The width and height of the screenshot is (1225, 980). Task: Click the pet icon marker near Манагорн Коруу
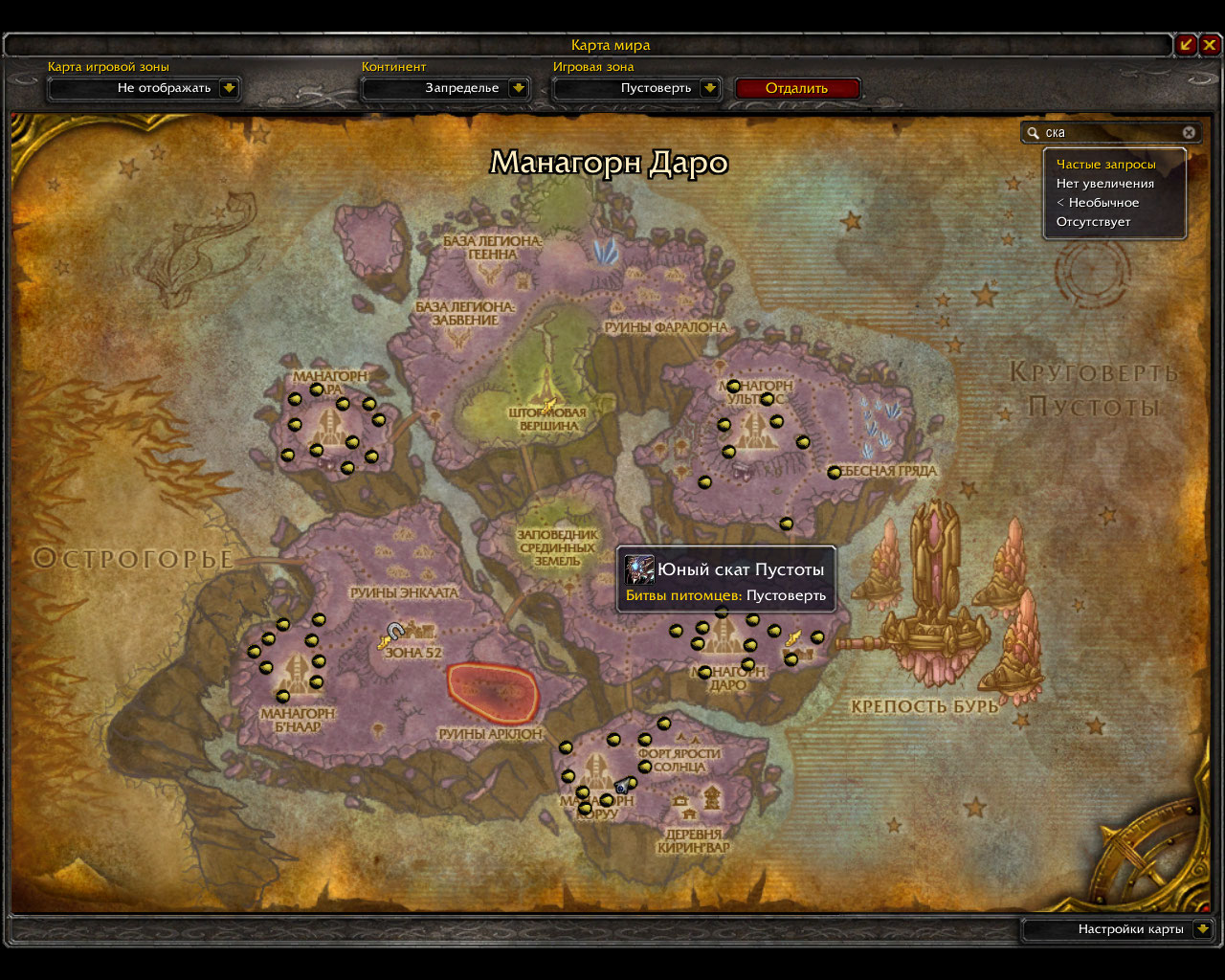pos(622,786)
